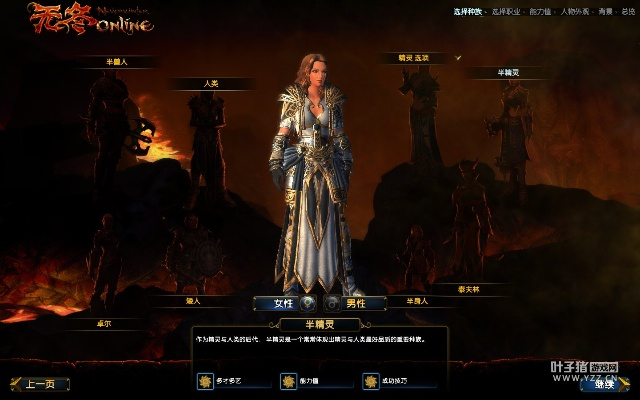Go to the 背景 (Background) step
640x400 pixels.
click(605, 11)
